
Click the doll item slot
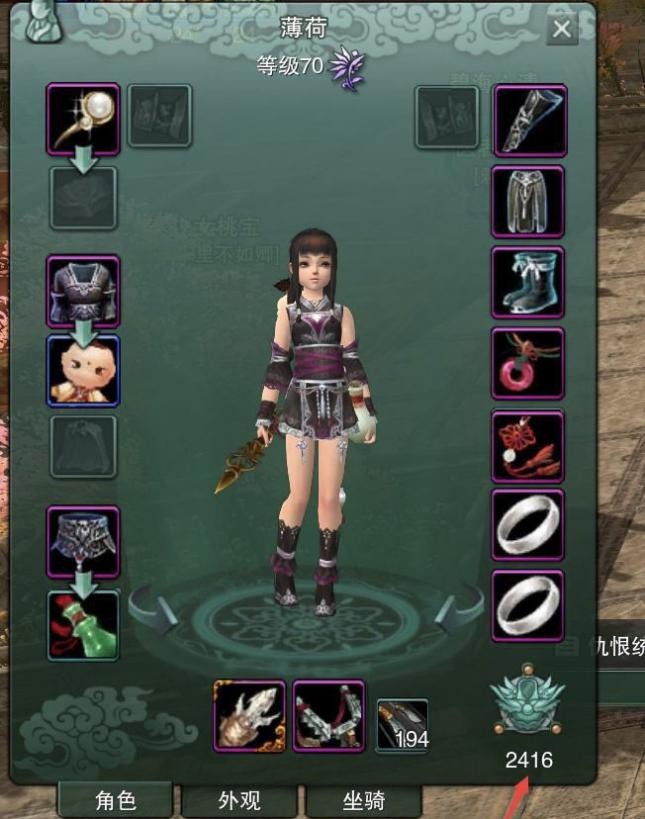tap(83, 370)
